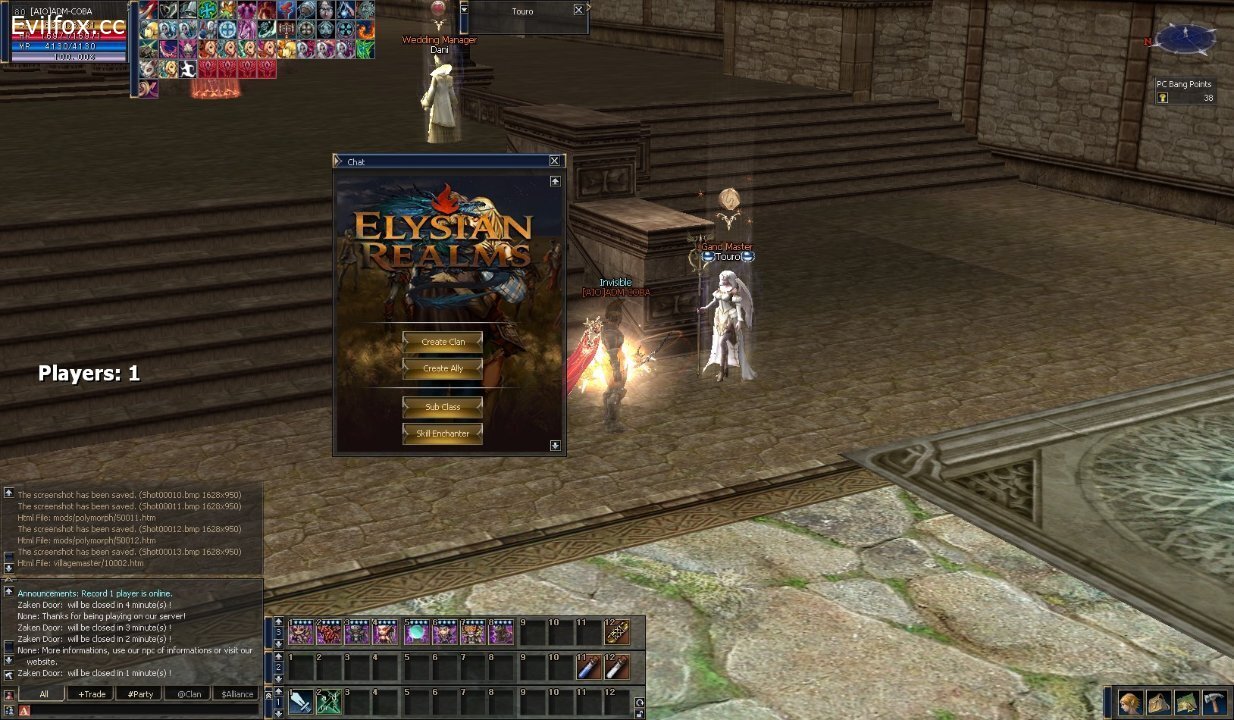Click the chat message input field
This screenshot has width=1234, height=720.
140,710
